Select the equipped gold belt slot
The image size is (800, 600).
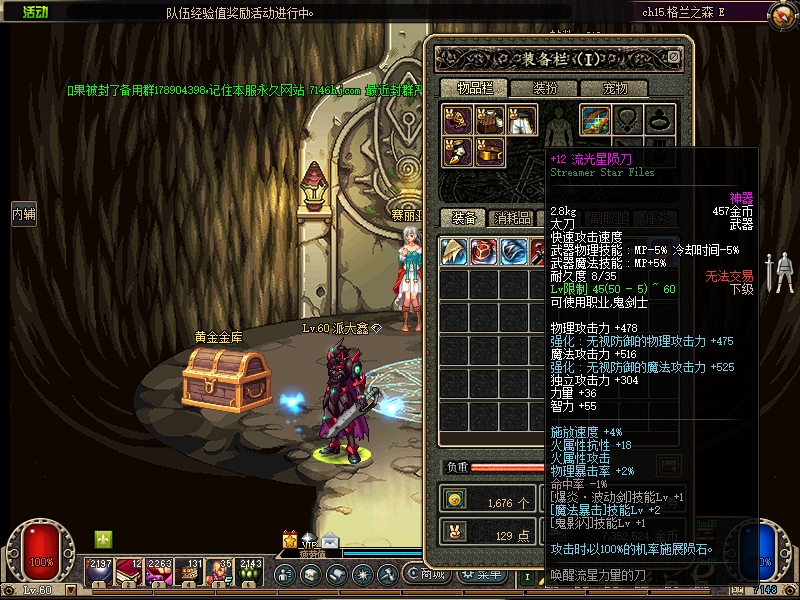[x=490, y=152]
